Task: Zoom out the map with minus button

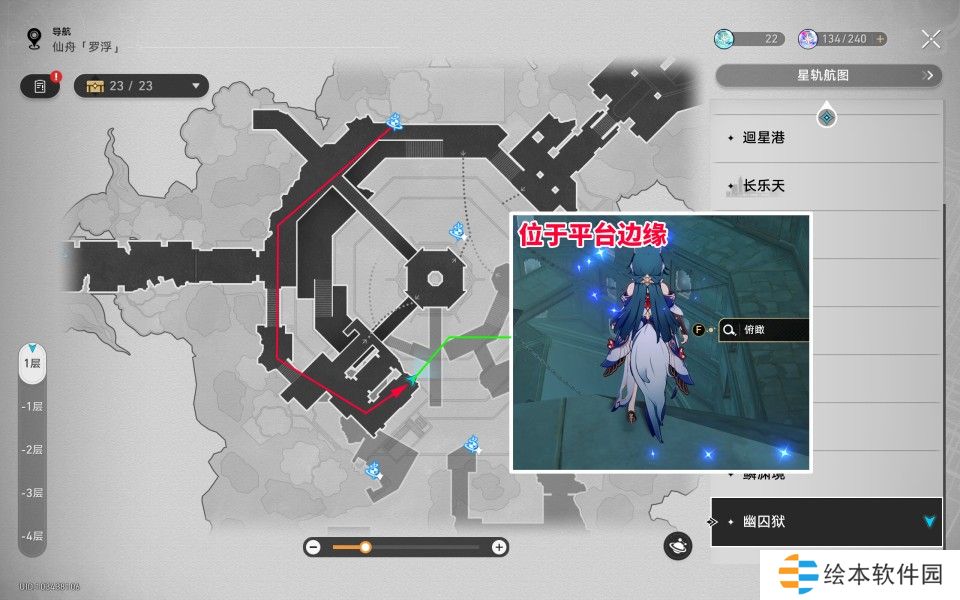Action: (x=313, y=547)
